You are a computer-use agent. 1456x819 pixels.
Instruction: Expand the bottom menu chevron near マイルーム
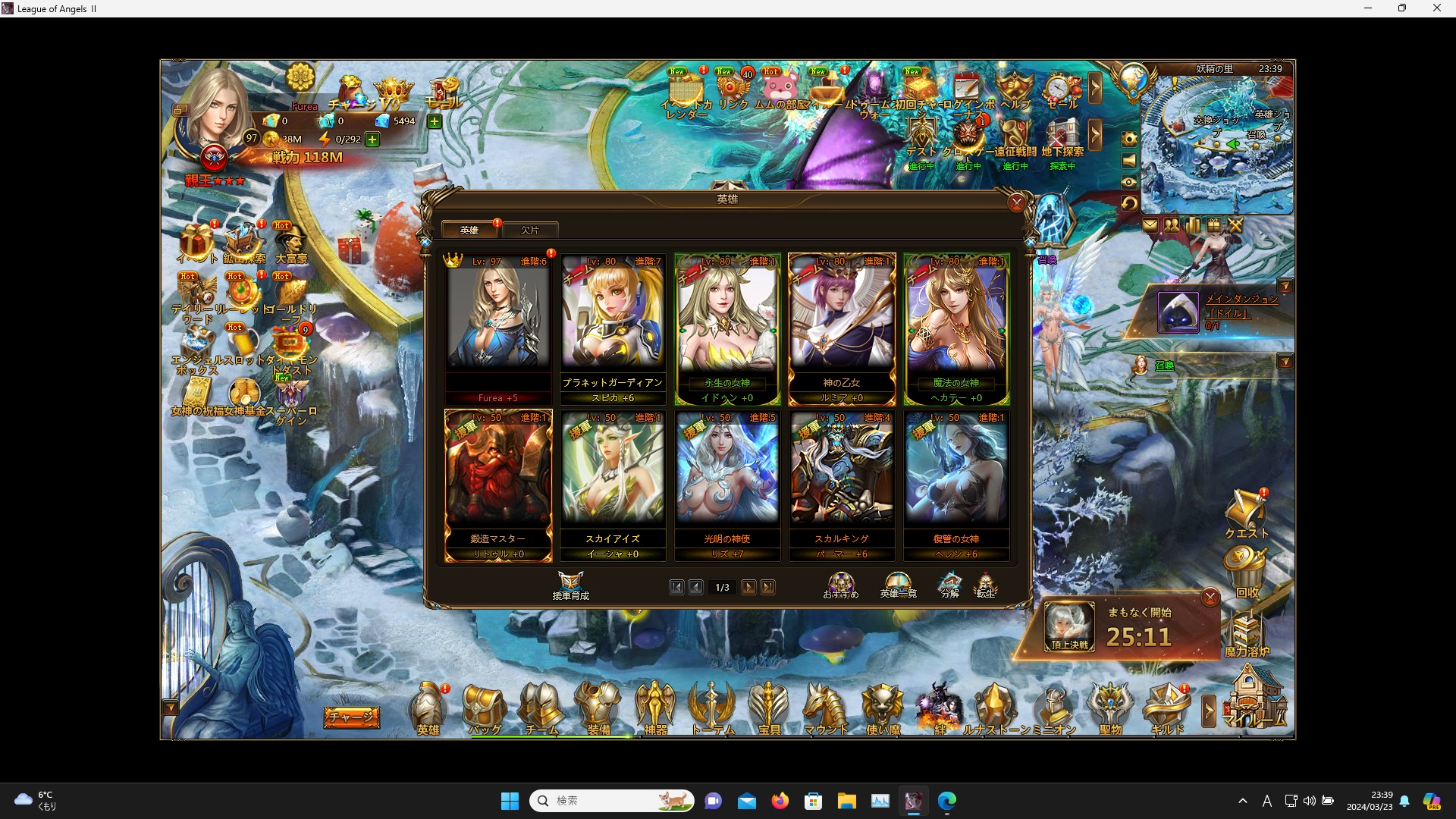pyautogui.click(x=1209, y=711)
